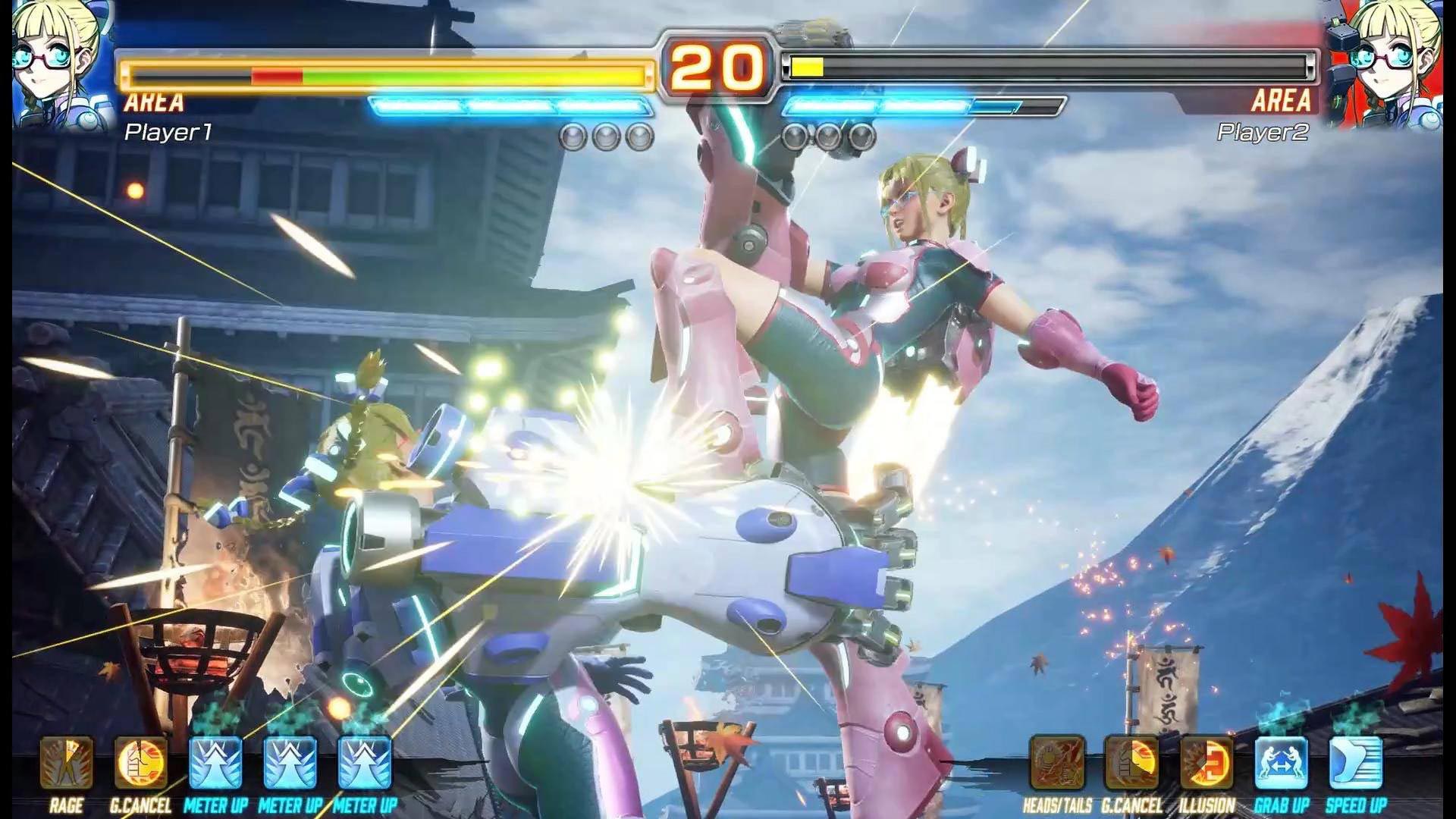The image size is (1456, 819).
Task: Click the GRAB UP Gougi icon
Action: click(x=1280, y=762)
